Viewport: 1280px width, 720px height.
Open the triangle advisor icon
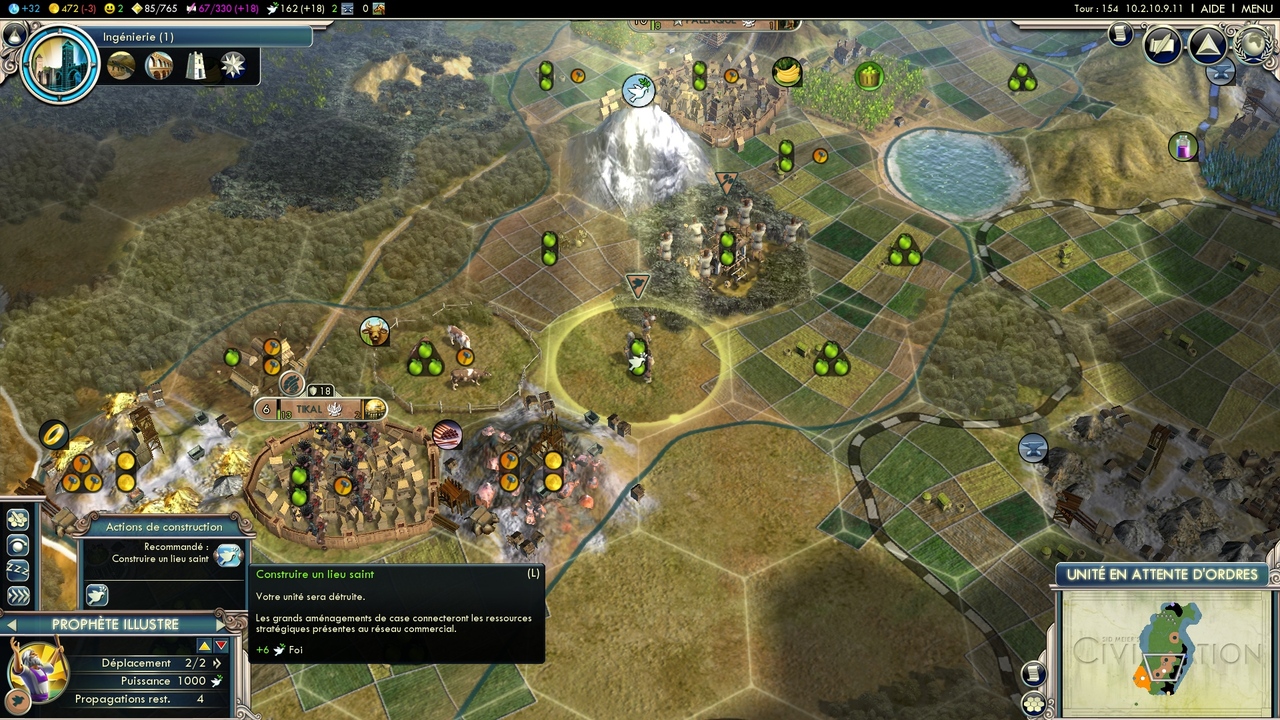[1207, 45]
